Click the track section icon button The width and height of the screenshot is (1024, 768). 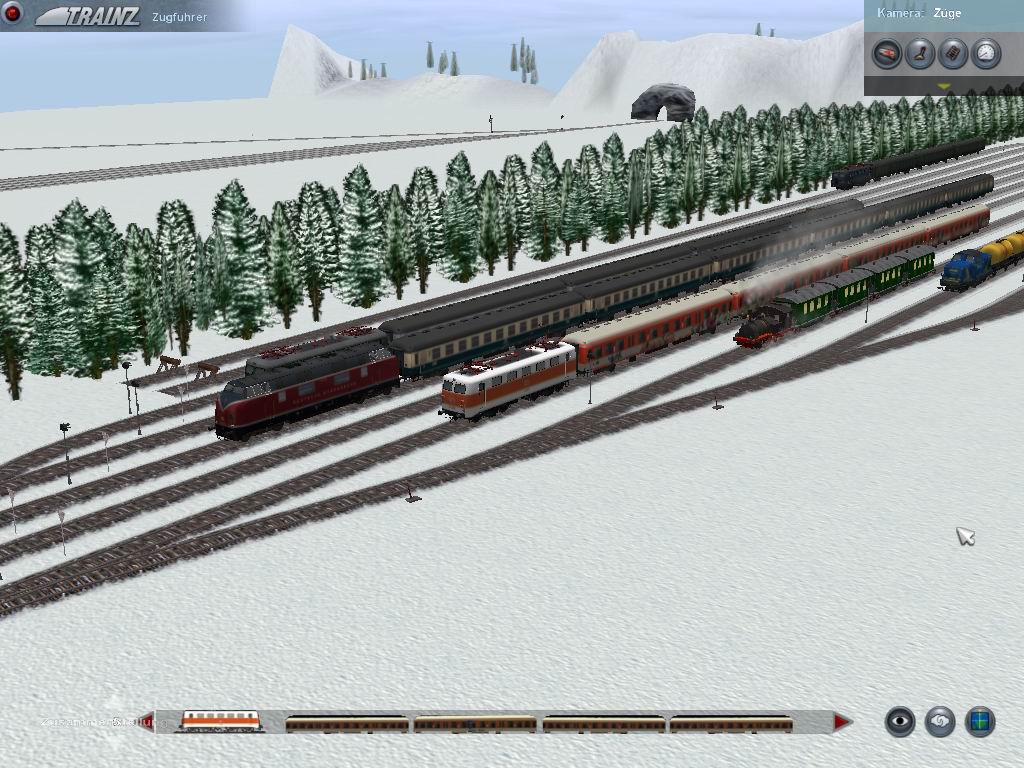(x=953, y=53)
